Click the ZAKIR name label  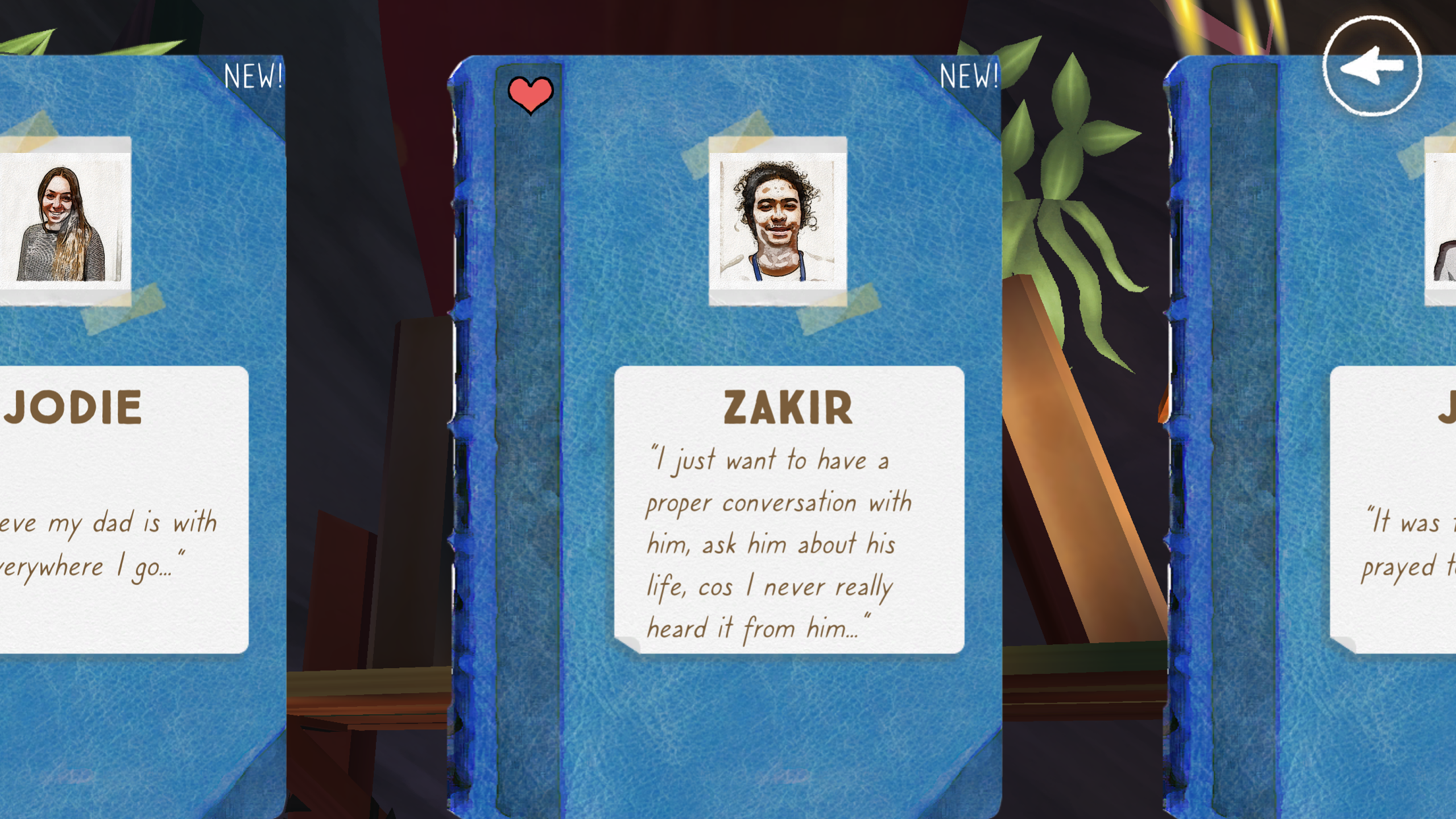787,406
